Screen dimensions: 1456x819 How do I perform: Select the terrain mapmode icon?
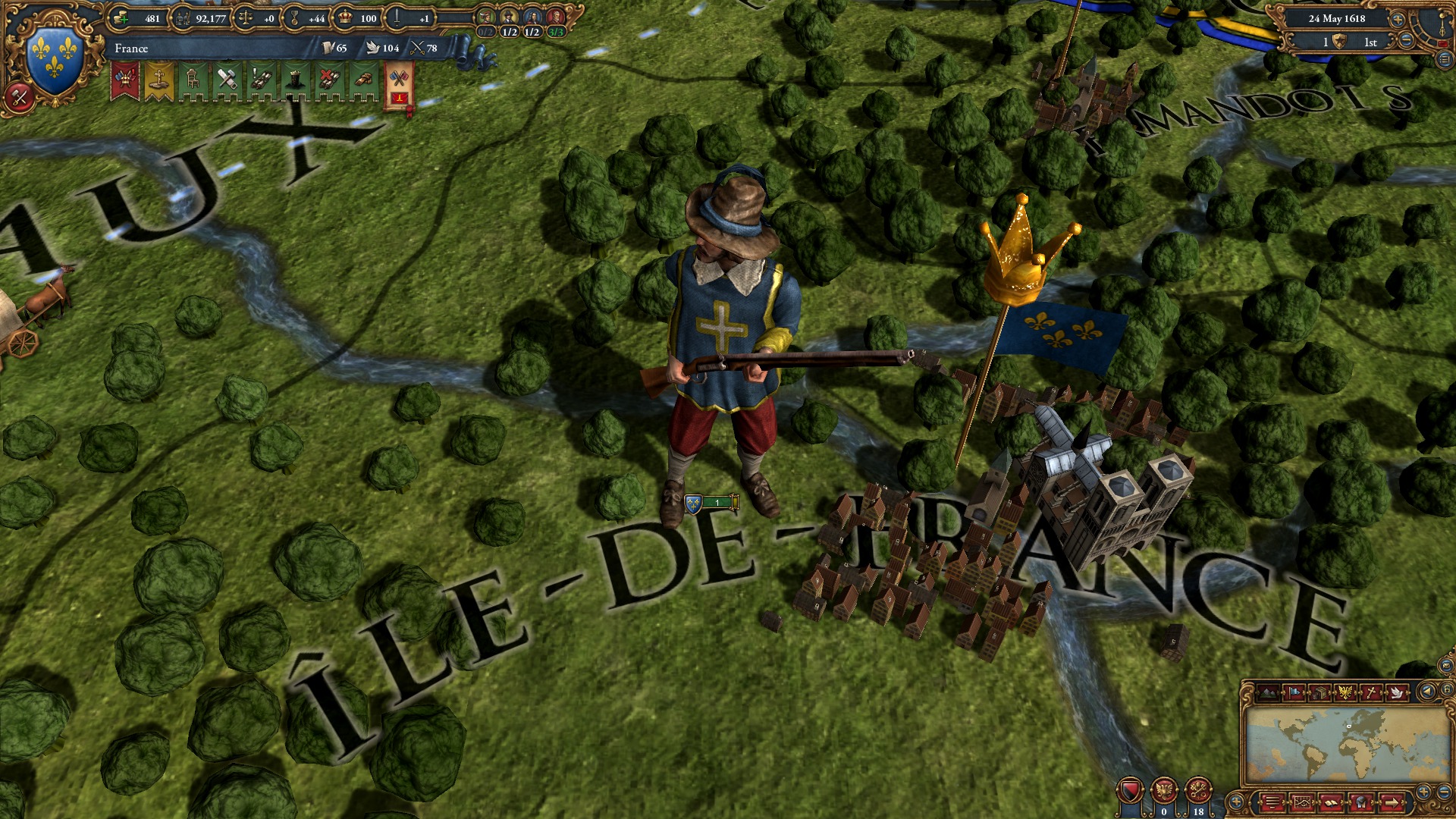point(1268,693)
